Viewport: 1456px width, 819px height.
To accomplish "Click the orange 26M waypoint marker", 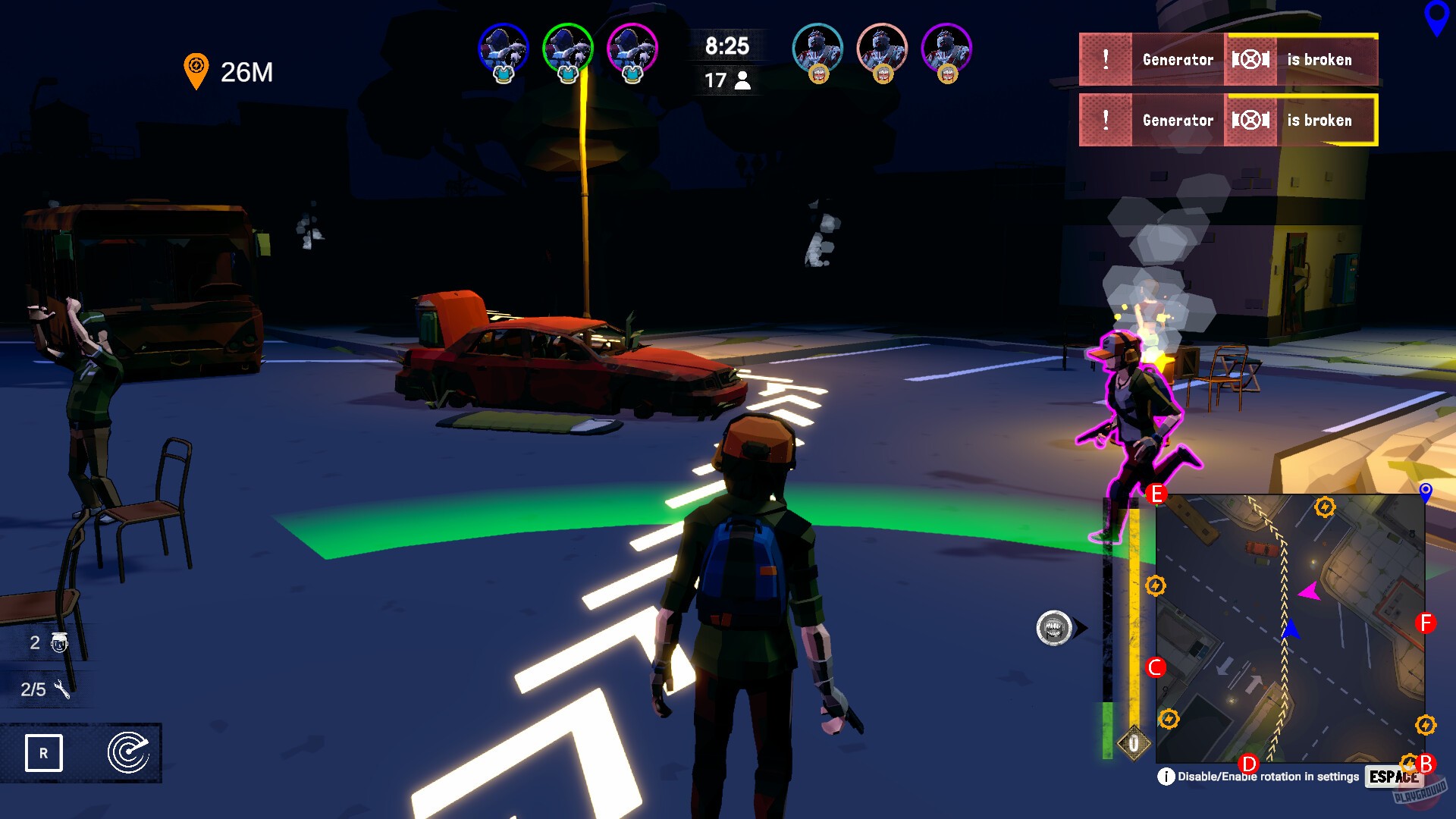I will tap(198, 67).
